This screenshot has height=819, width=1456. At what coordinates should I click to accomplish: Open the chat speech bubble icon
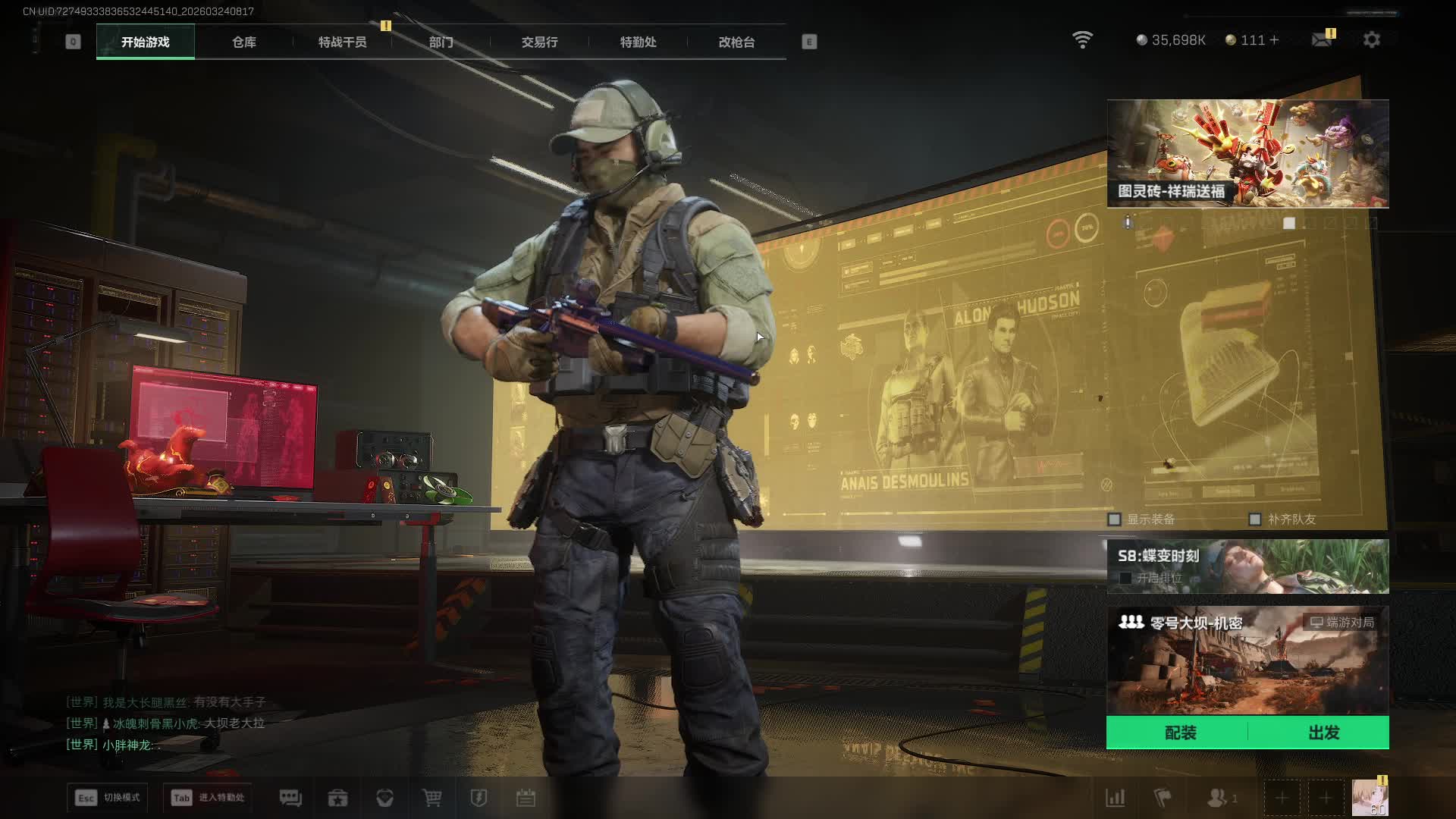[290, 798]
